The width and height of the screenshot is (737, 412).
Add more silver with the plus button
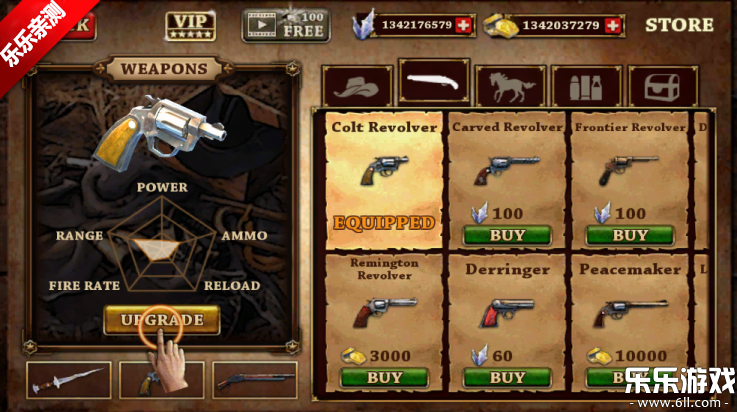[462, 25]
